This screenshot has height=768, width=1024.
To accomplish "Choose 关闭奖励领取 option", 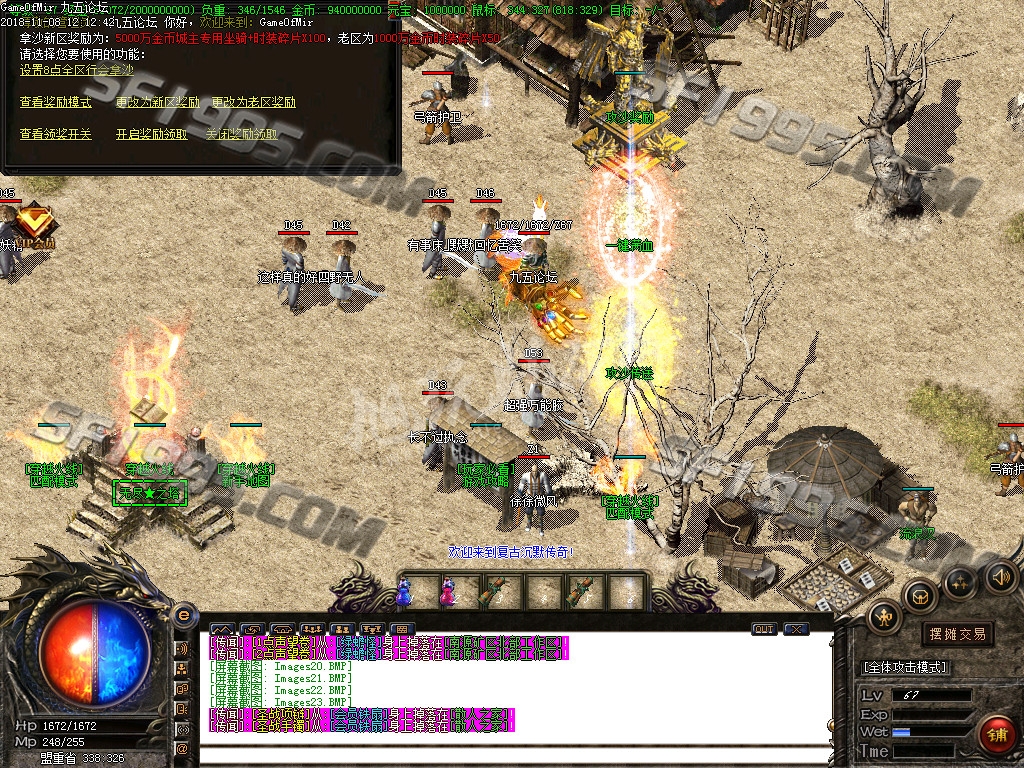I will 241,133.
